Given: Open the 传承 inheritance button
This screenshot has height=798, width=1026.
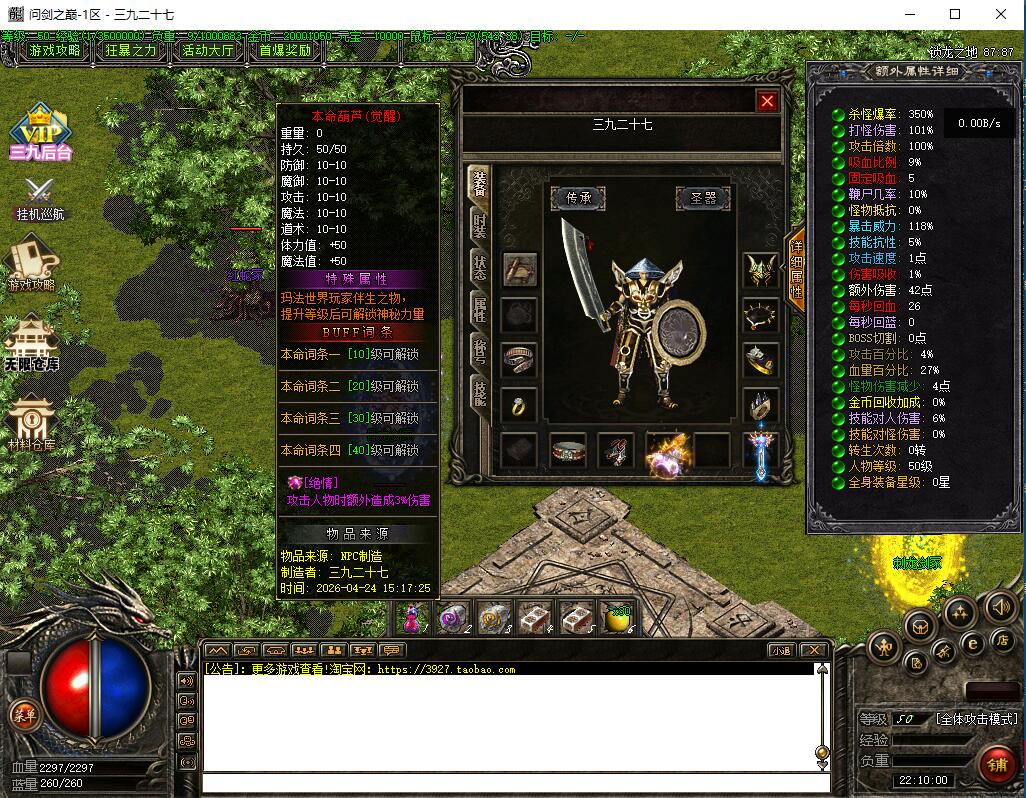Looking at the screenshot, I should 578,198.
